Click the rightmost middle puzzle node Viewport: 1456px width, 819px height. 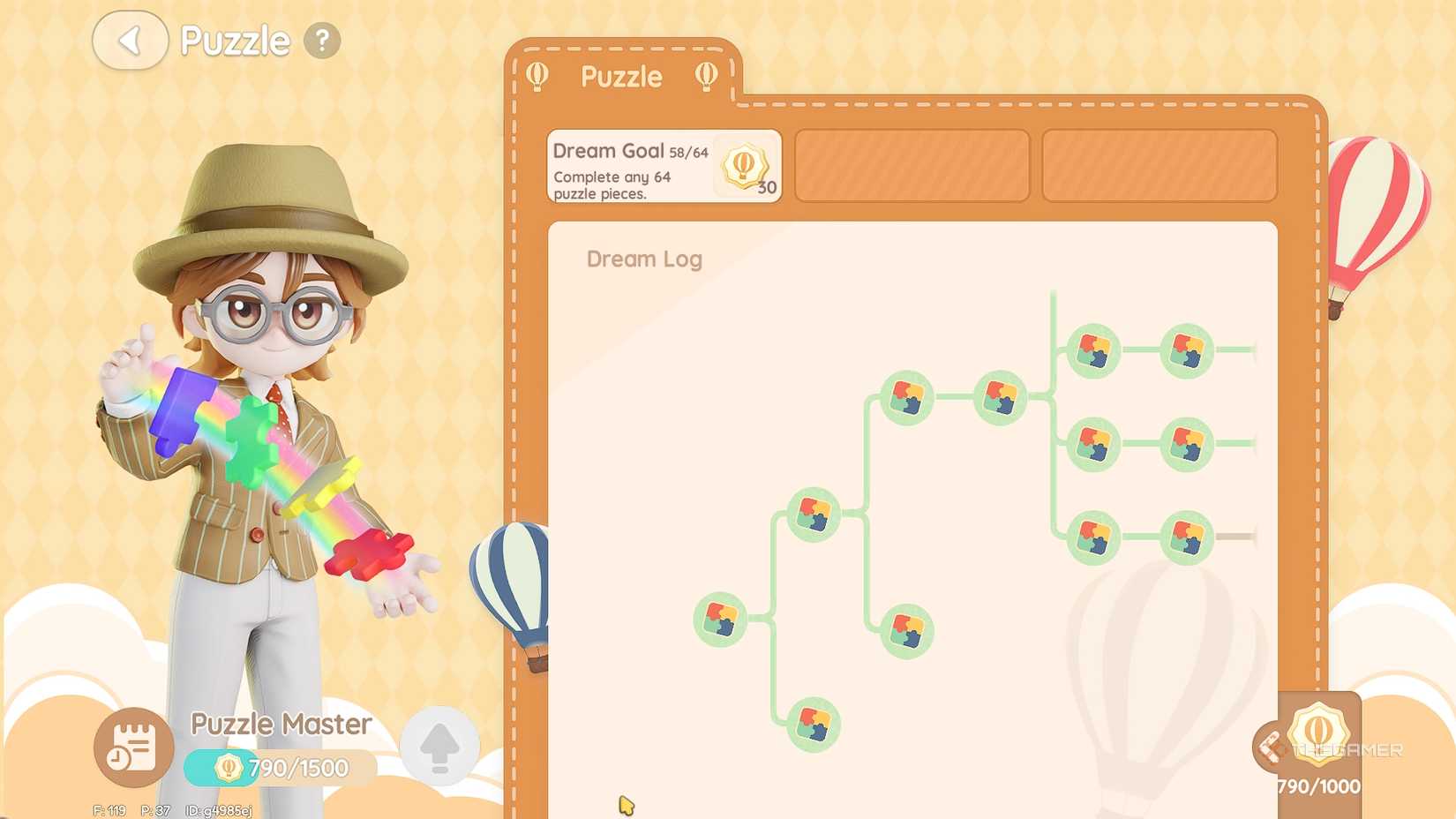coord(1191,445)
